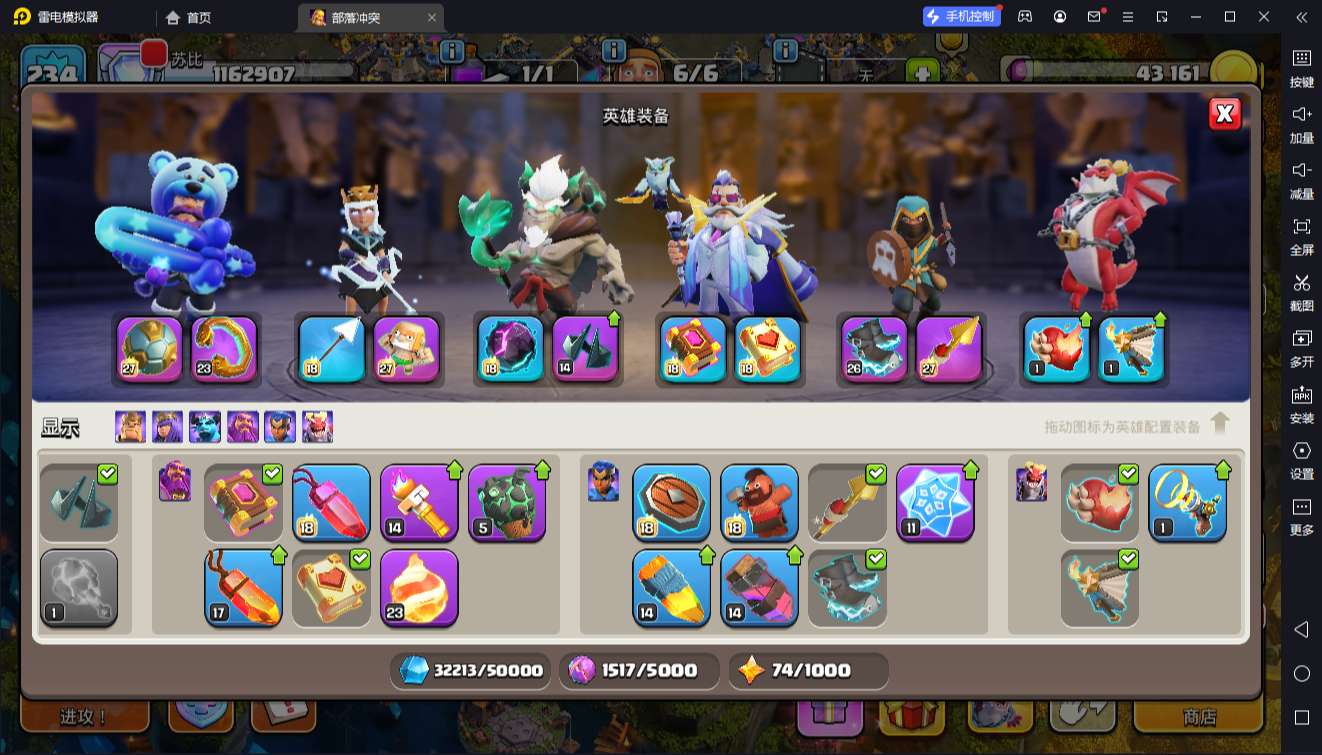Select the Lavaloon Puppet equipment

tap(507, 502)
